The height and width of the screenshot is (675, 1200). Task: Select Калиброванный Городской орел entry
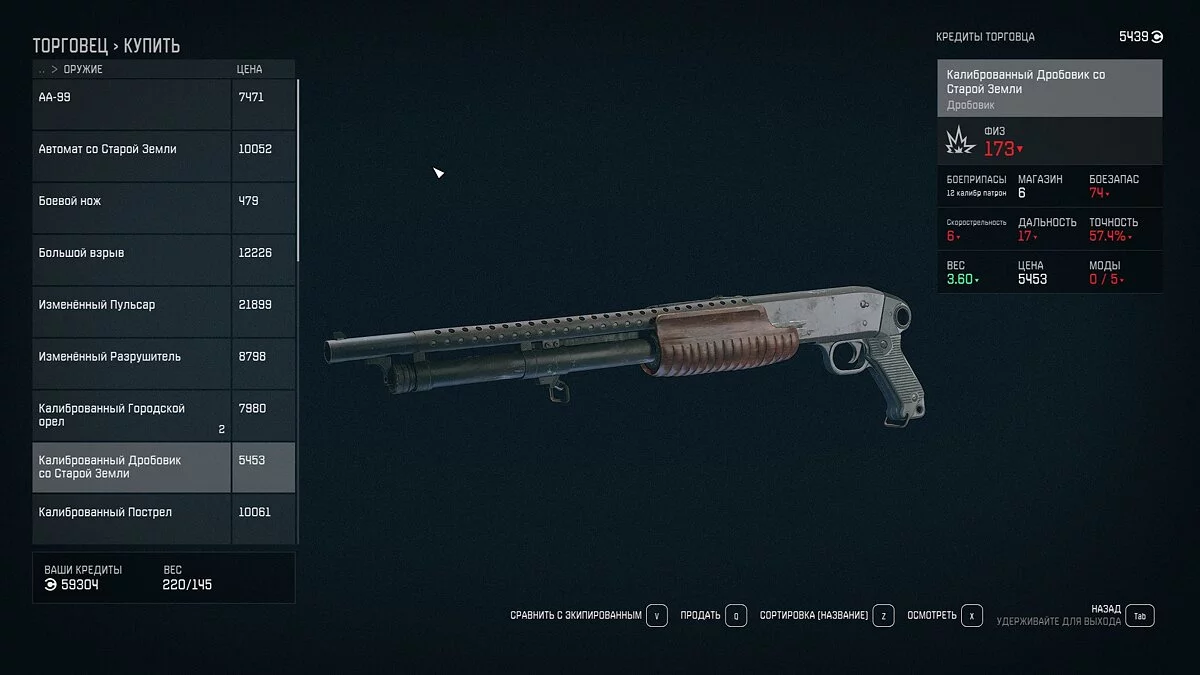pyautogui.click(x=133, y=415)
